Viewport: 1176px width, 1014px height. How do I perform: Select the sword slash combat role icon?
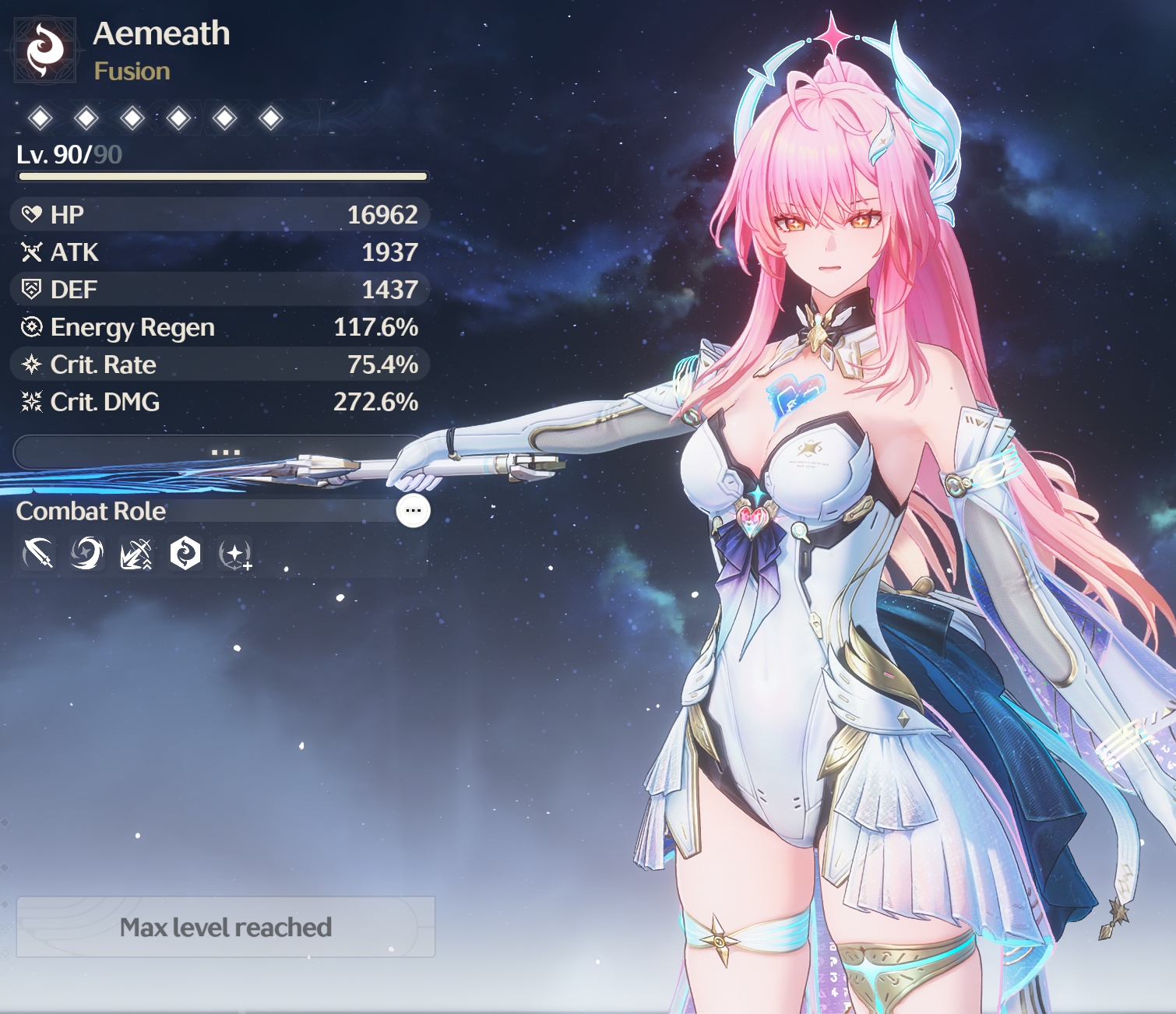[37, 554]
